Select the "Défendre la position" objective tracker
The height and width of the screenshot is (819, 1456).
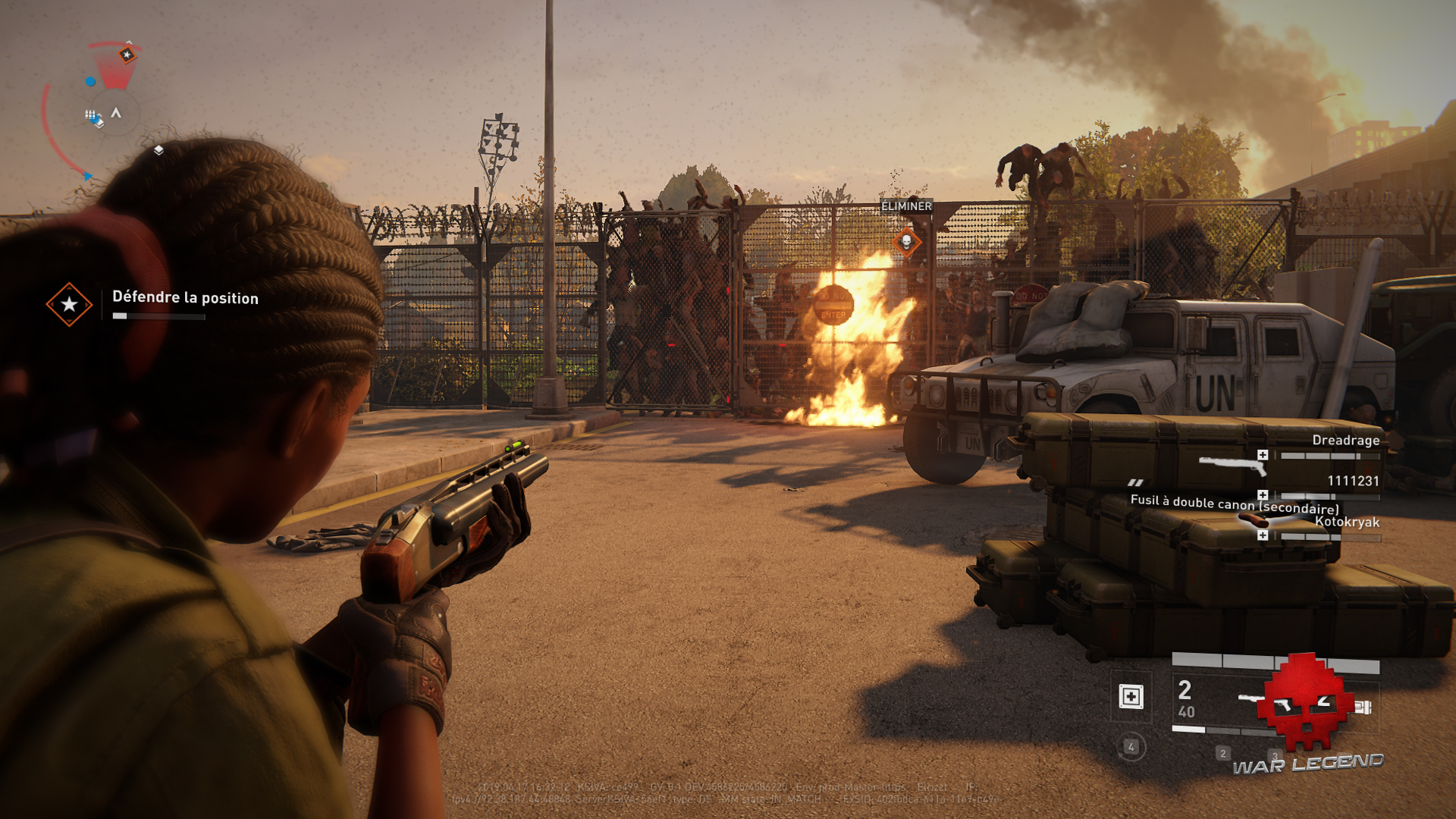tap(185, 298)
